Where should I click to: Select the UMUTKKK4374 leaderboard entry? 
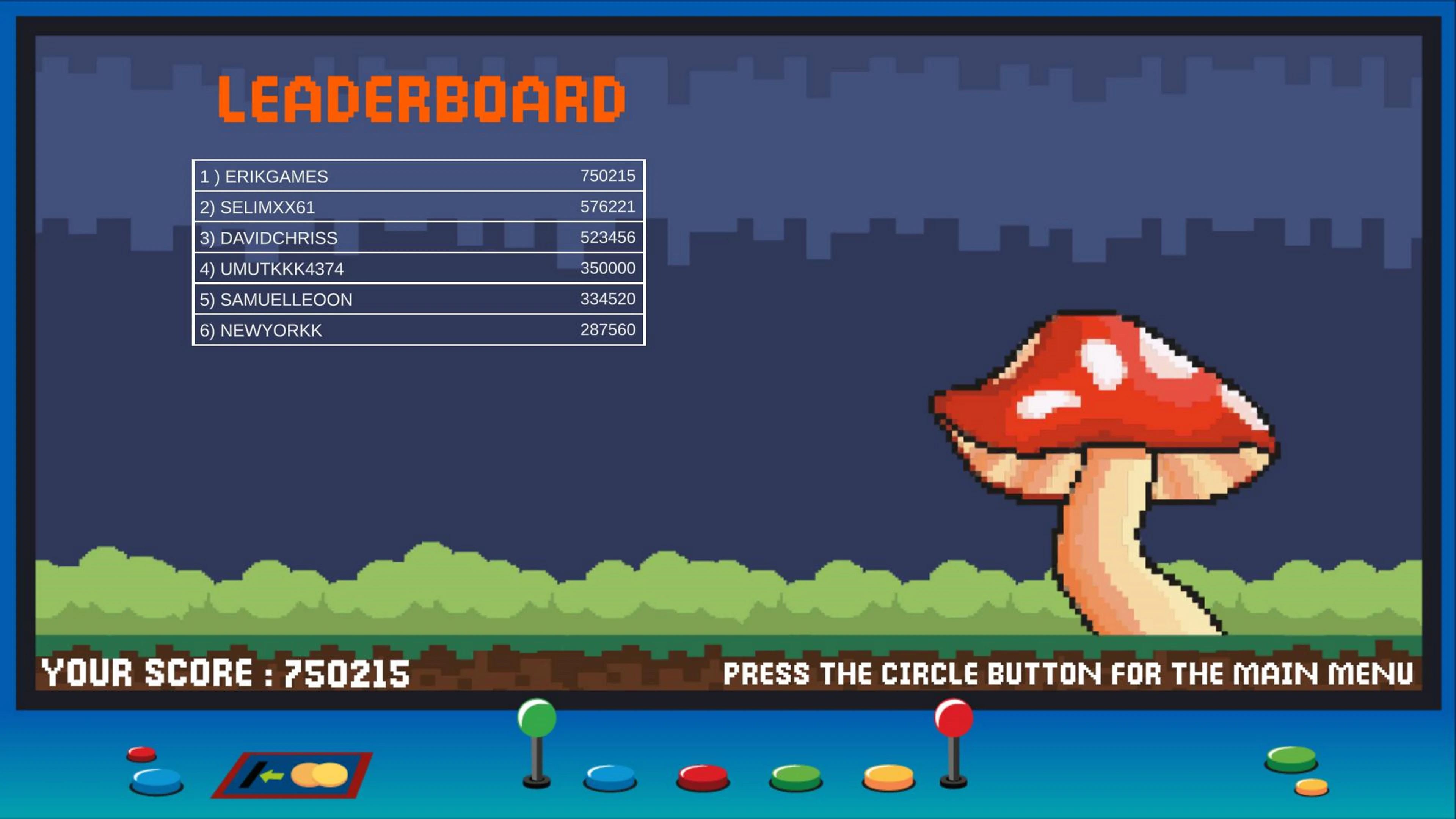click(x=418, y=268)
